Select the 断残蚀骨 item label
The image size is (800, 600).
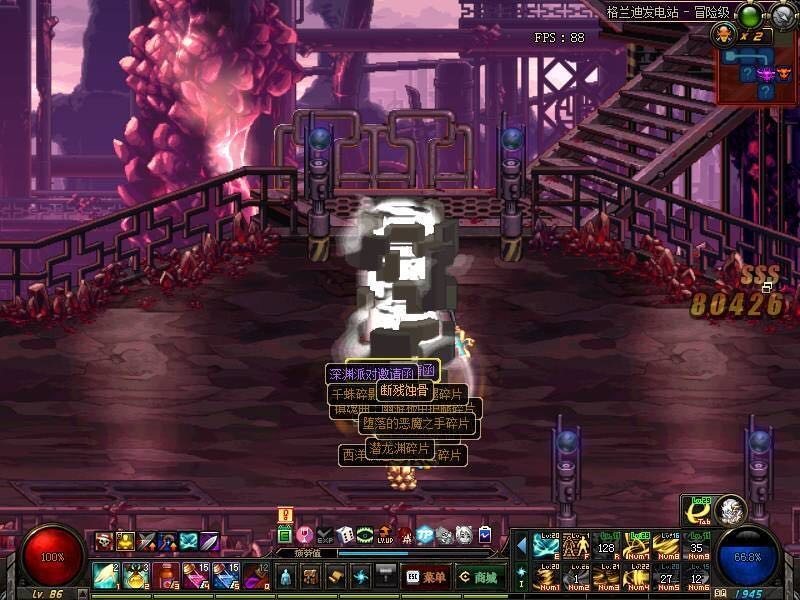point(403,390)
